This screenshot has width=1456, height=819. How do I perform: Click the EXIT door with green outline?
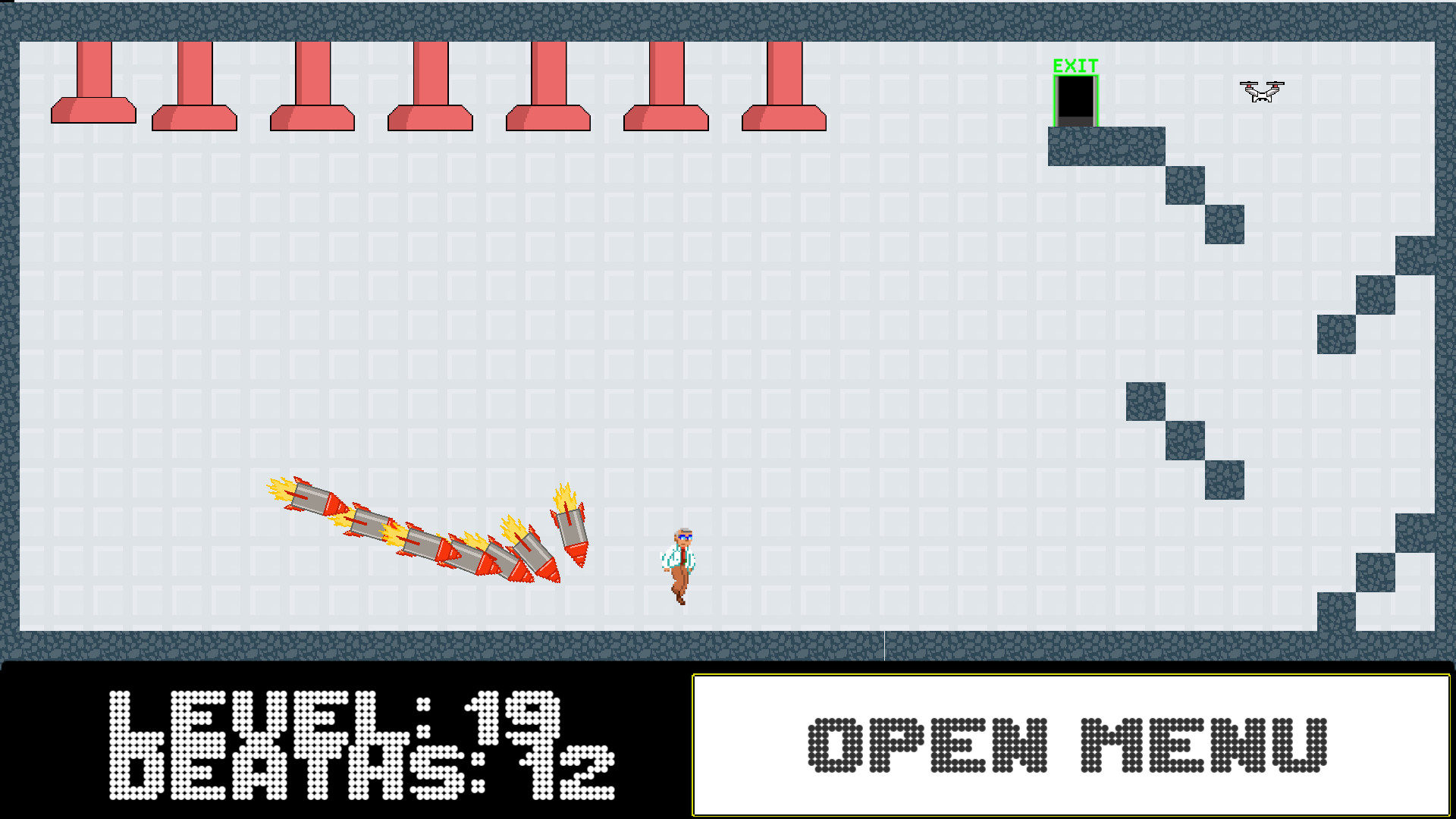(1076, 99)
